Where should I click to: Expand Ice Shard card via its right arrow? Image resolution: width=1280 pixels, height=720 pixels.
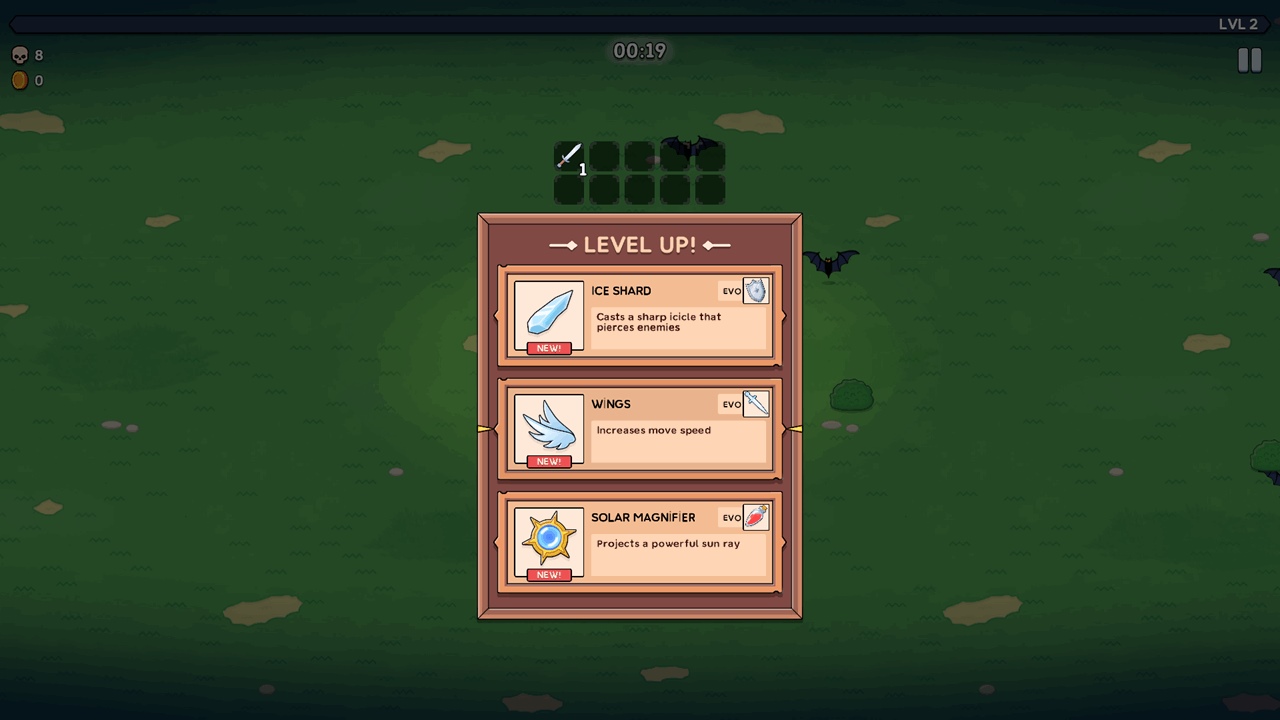point(783,315)
